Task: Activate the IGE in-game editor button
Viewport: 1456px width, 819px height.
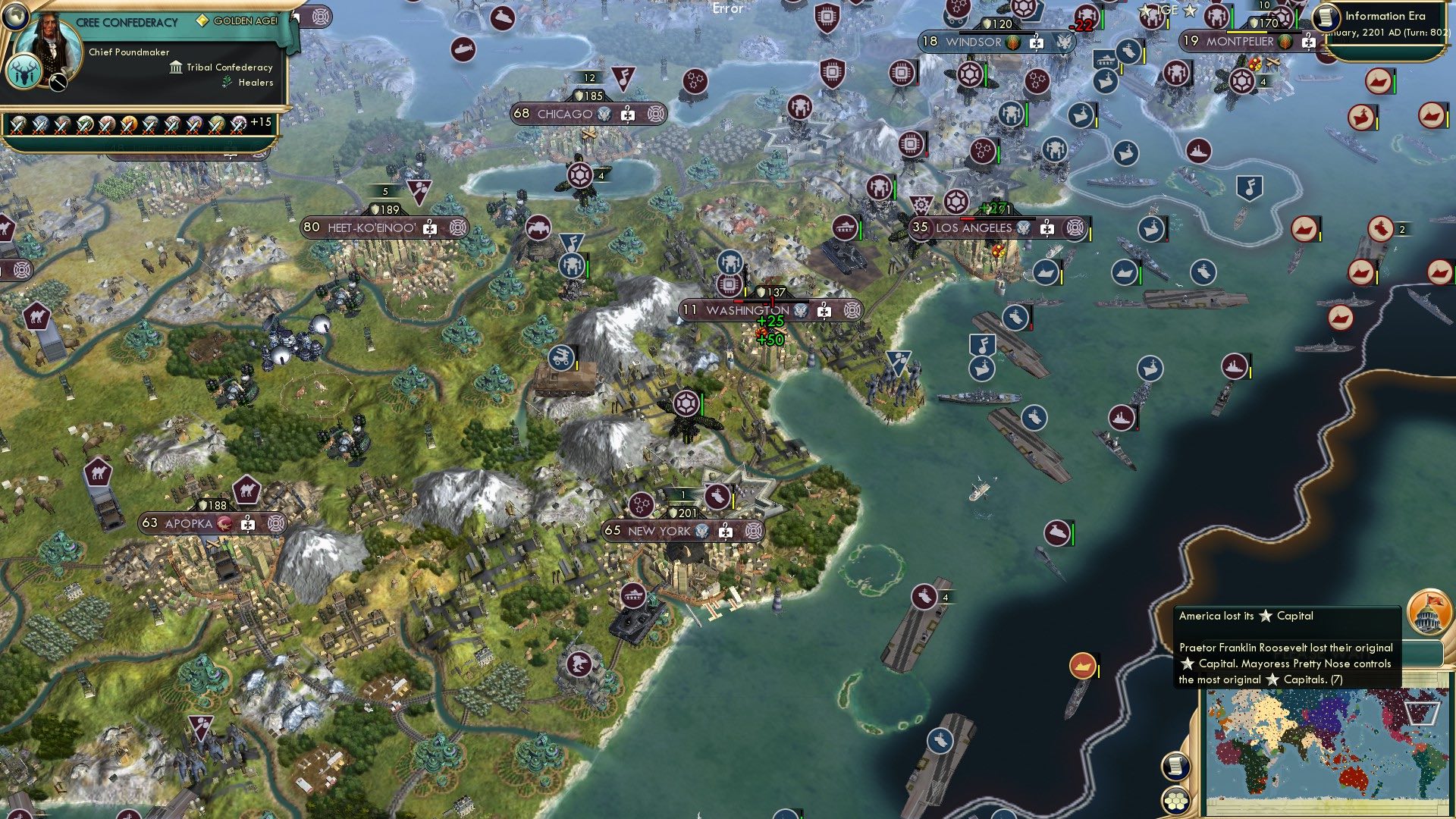Action: point(1167,11)
